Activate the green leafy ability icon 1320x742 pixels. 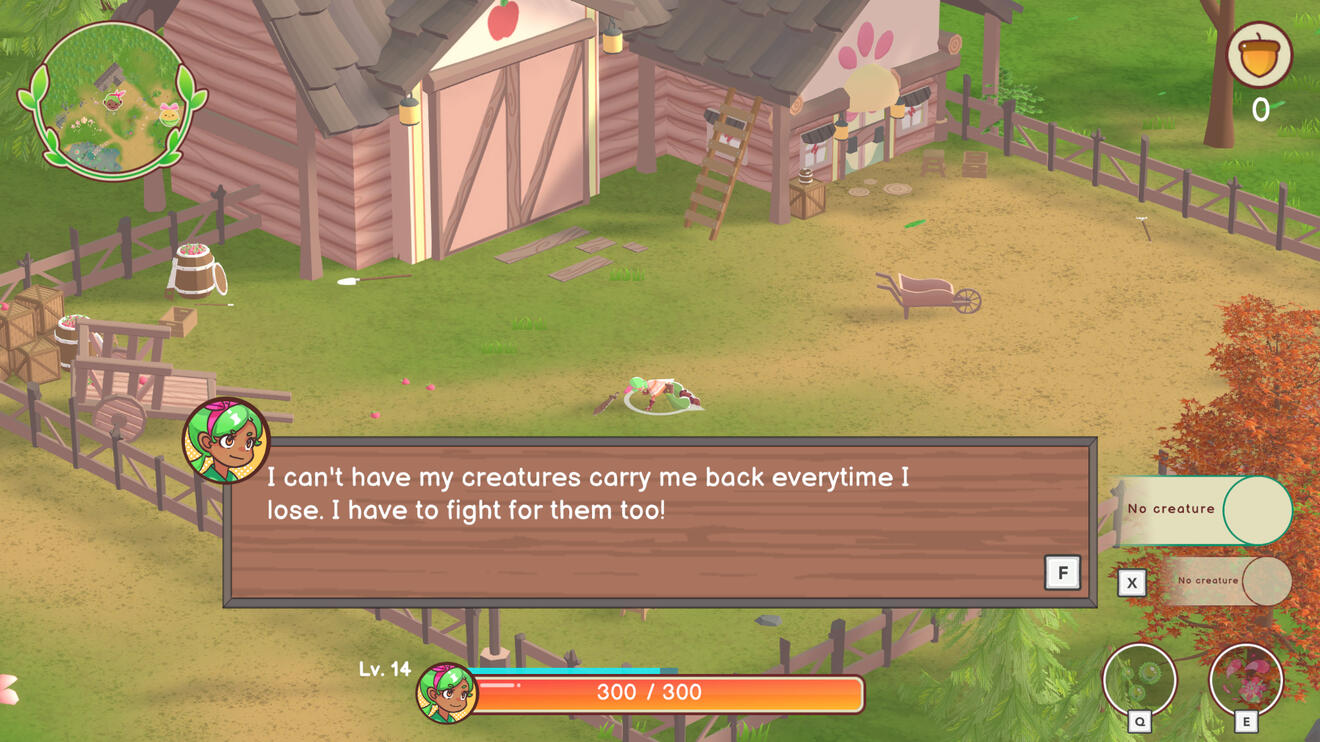[1139, 679]
